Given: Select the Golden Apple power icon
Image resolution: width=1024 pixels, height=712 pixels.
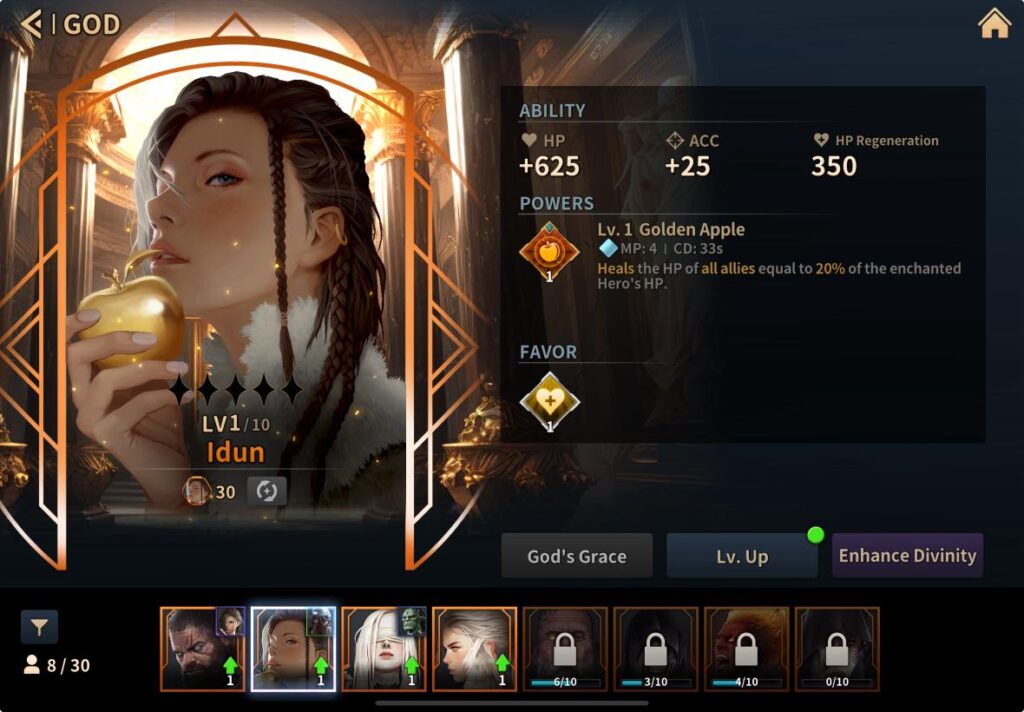Looking at the screenshot, I should [549, 250].
